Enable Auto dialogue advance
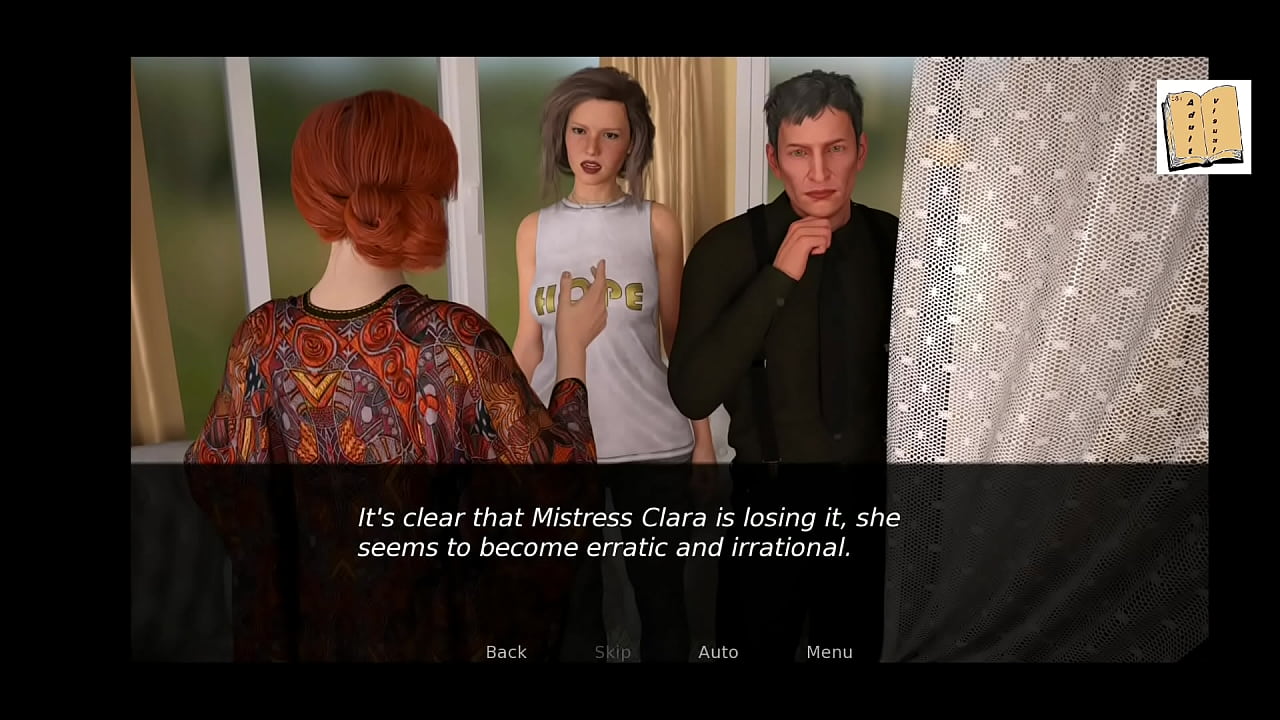The image size is (1280, 720). tap(718, 652)
